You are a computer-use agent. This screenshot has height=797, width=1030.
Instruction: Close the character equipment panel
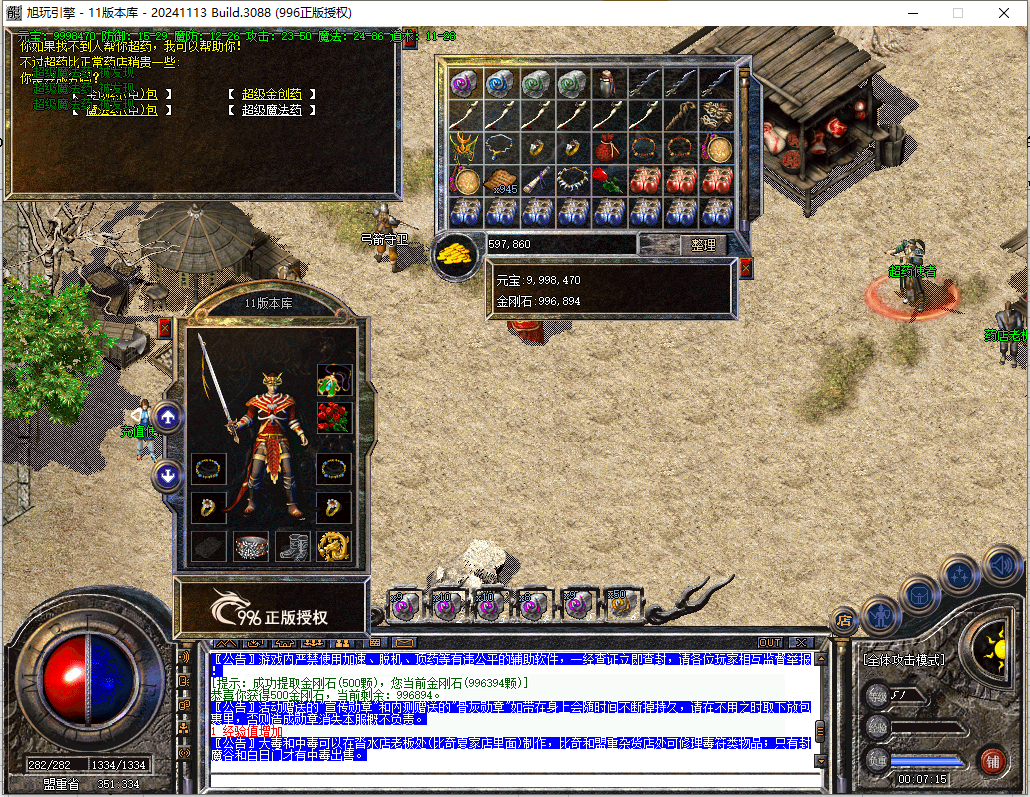point(165,328)
